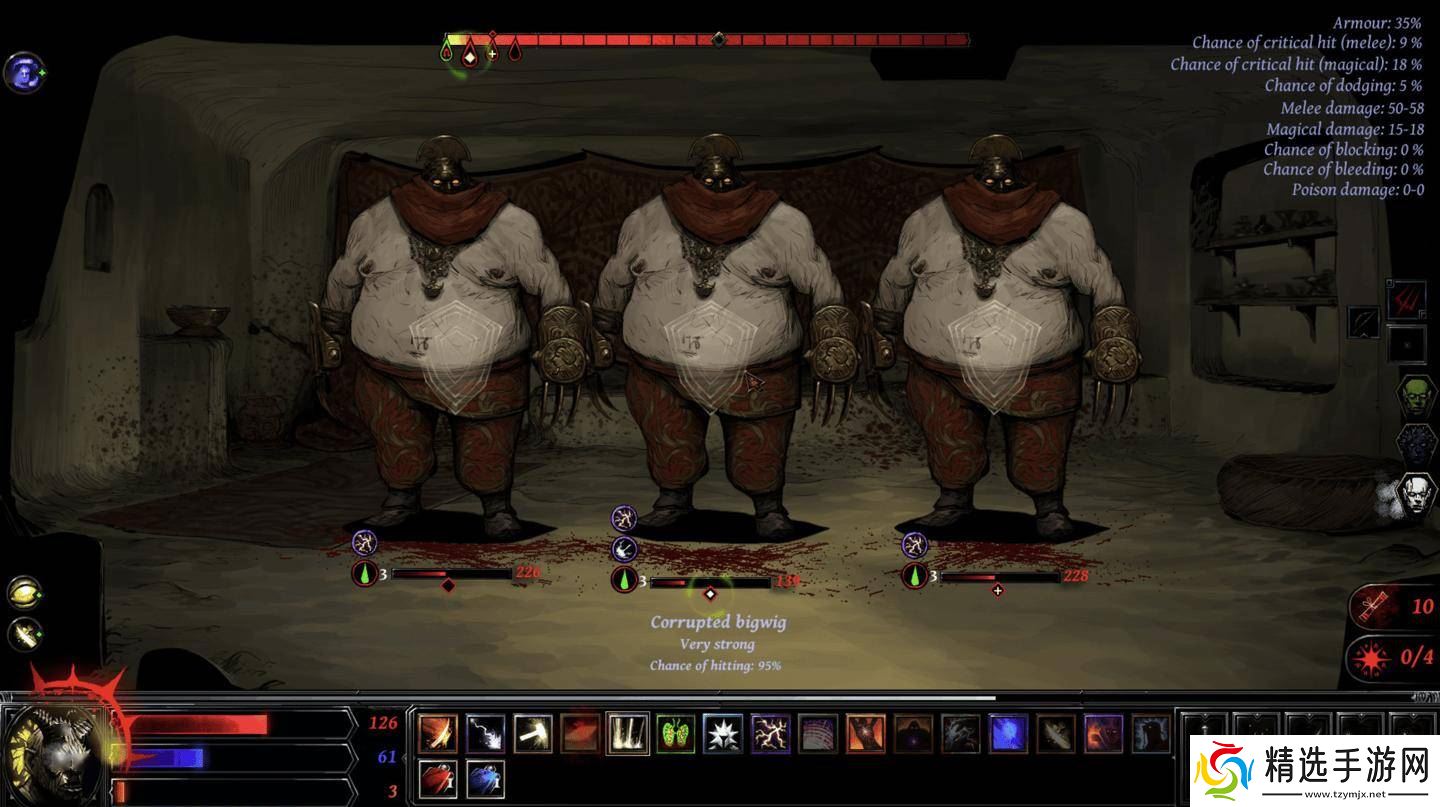1440x807 pixels.
Task: Drink the blue mana potion
Action: coord(485,779)
